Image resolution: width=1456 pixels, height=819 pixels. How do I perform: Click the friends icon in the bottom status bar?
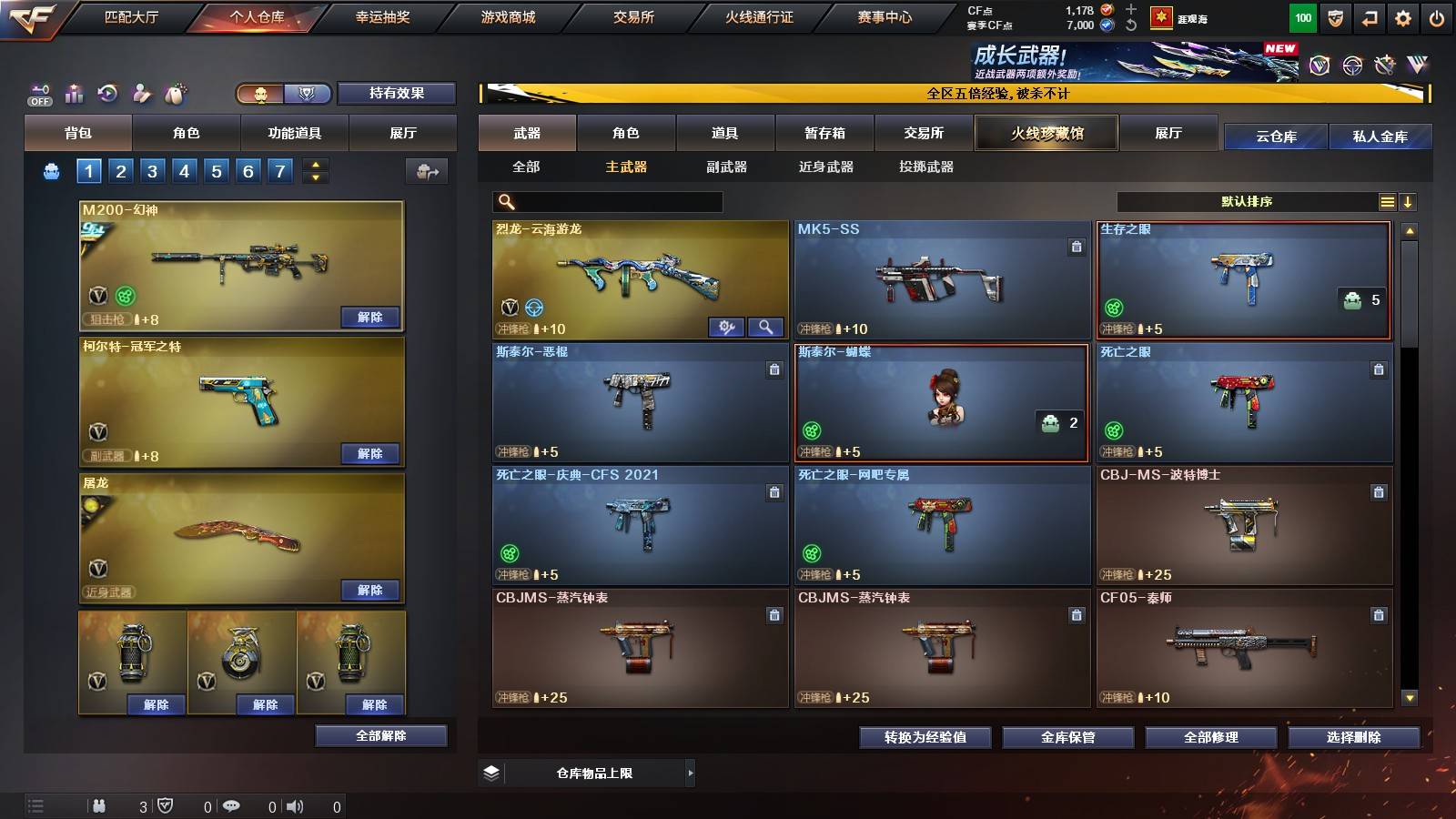(98, 805)
